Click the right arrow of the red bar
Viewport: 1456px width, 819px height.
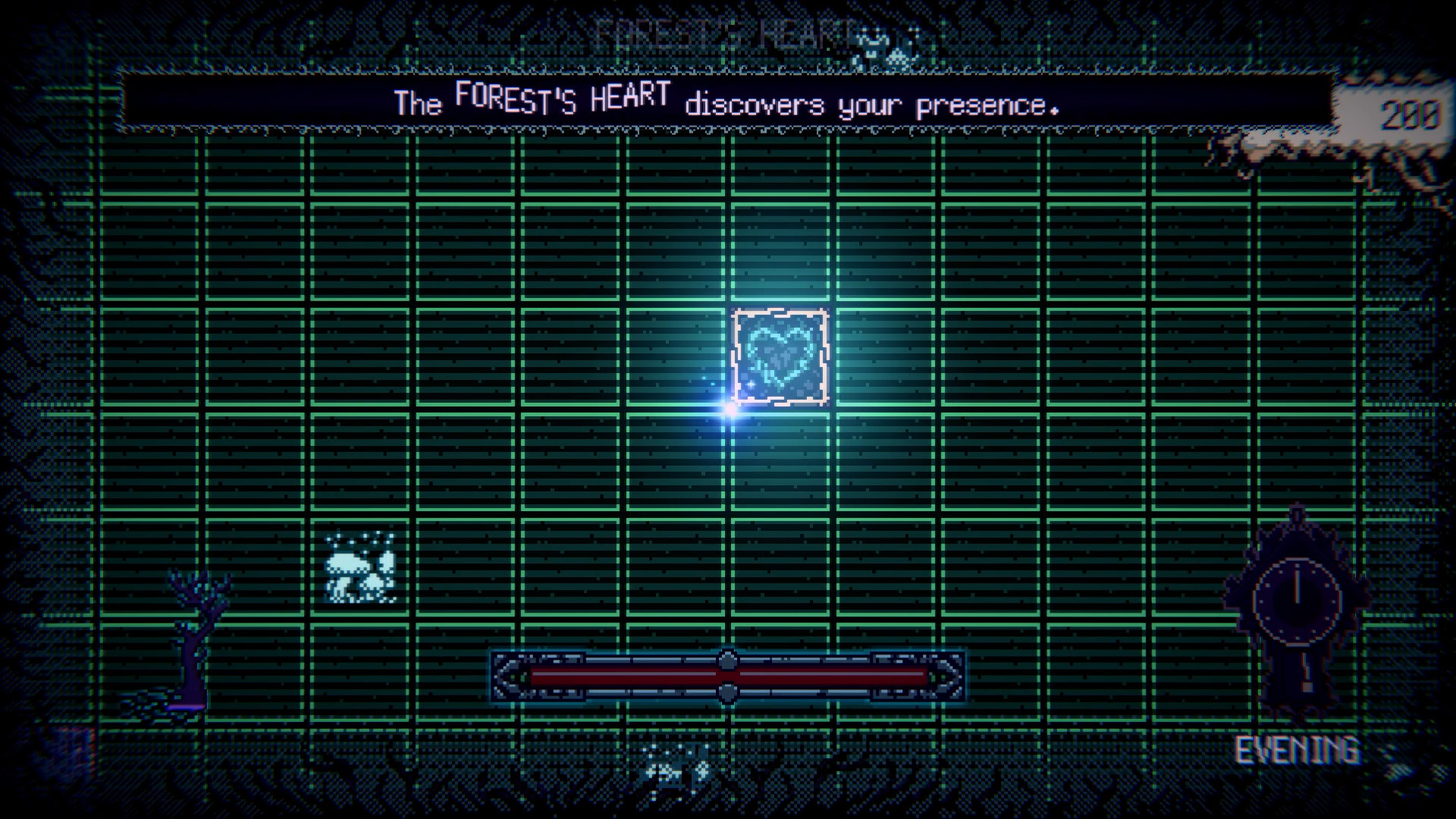click(947, 675)
